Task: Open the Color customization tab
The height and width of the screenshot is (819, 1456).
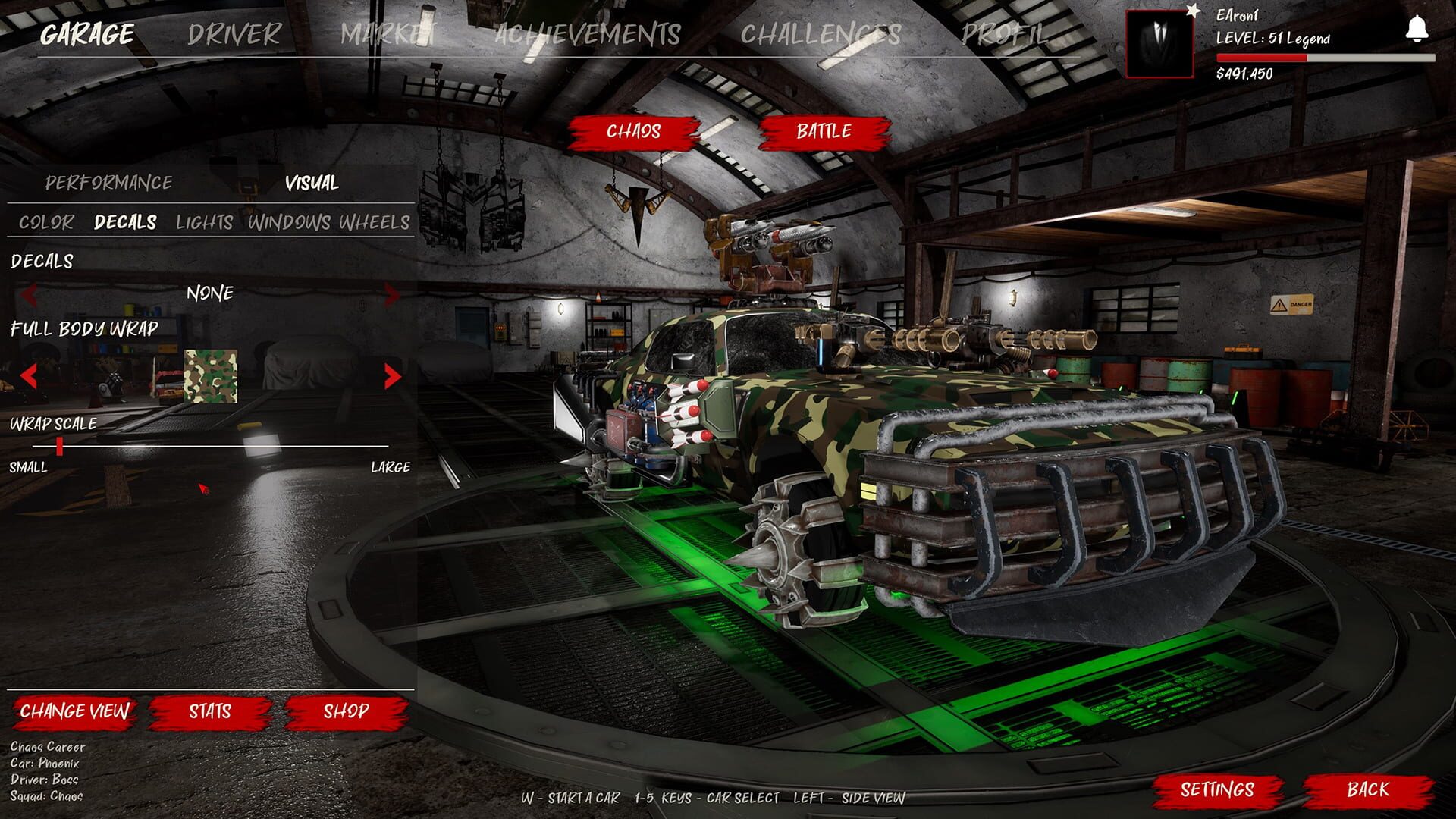Action: (46, 222)
